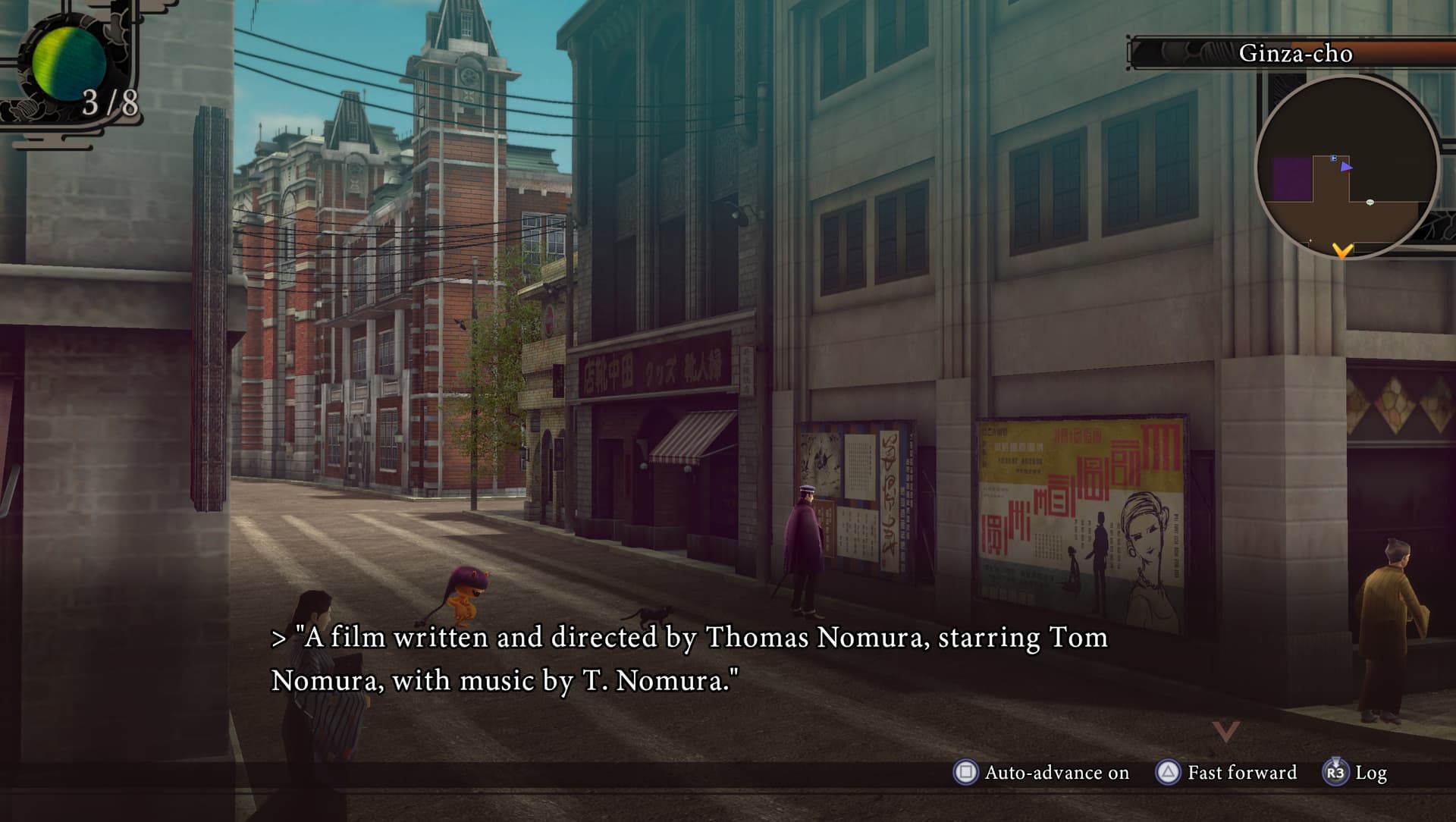The image size is (1456, 822).
Task: Open the circular minimap
Action: 1347,168
